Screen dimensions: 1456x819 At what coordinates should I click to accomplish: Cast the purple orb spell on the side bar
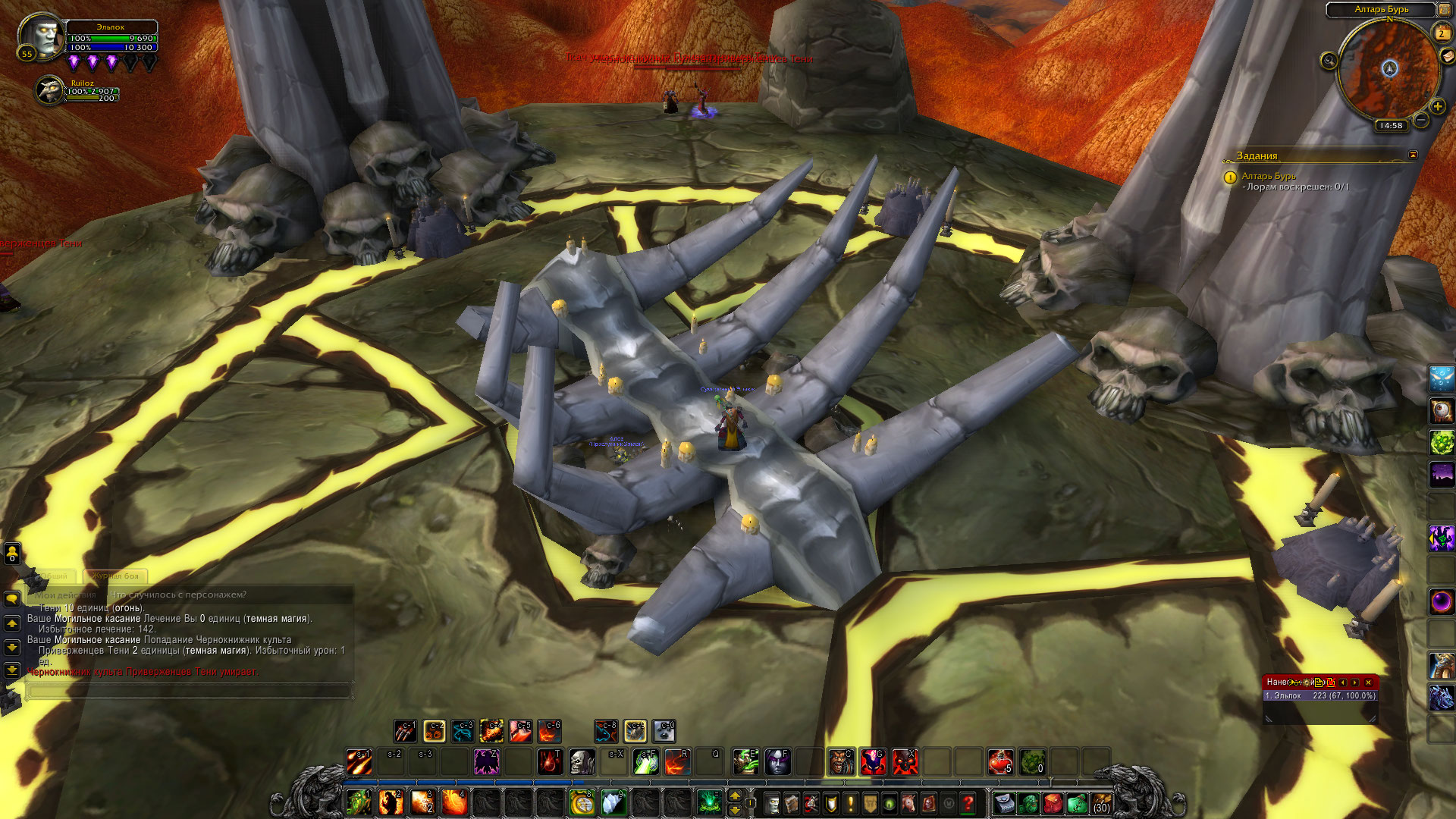coord(1442,601)
